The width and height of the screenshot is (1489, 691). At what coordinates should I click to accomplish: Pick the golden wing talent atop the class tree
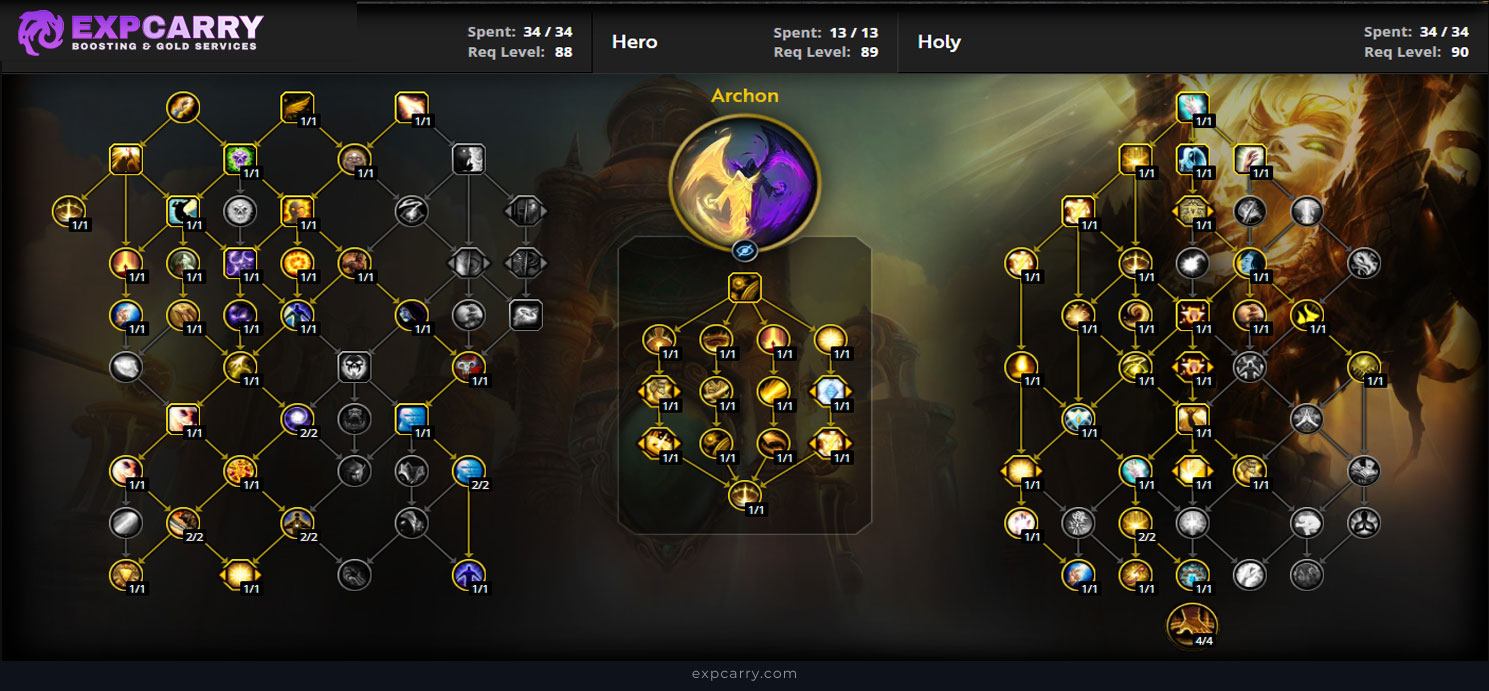coord(297,106)
